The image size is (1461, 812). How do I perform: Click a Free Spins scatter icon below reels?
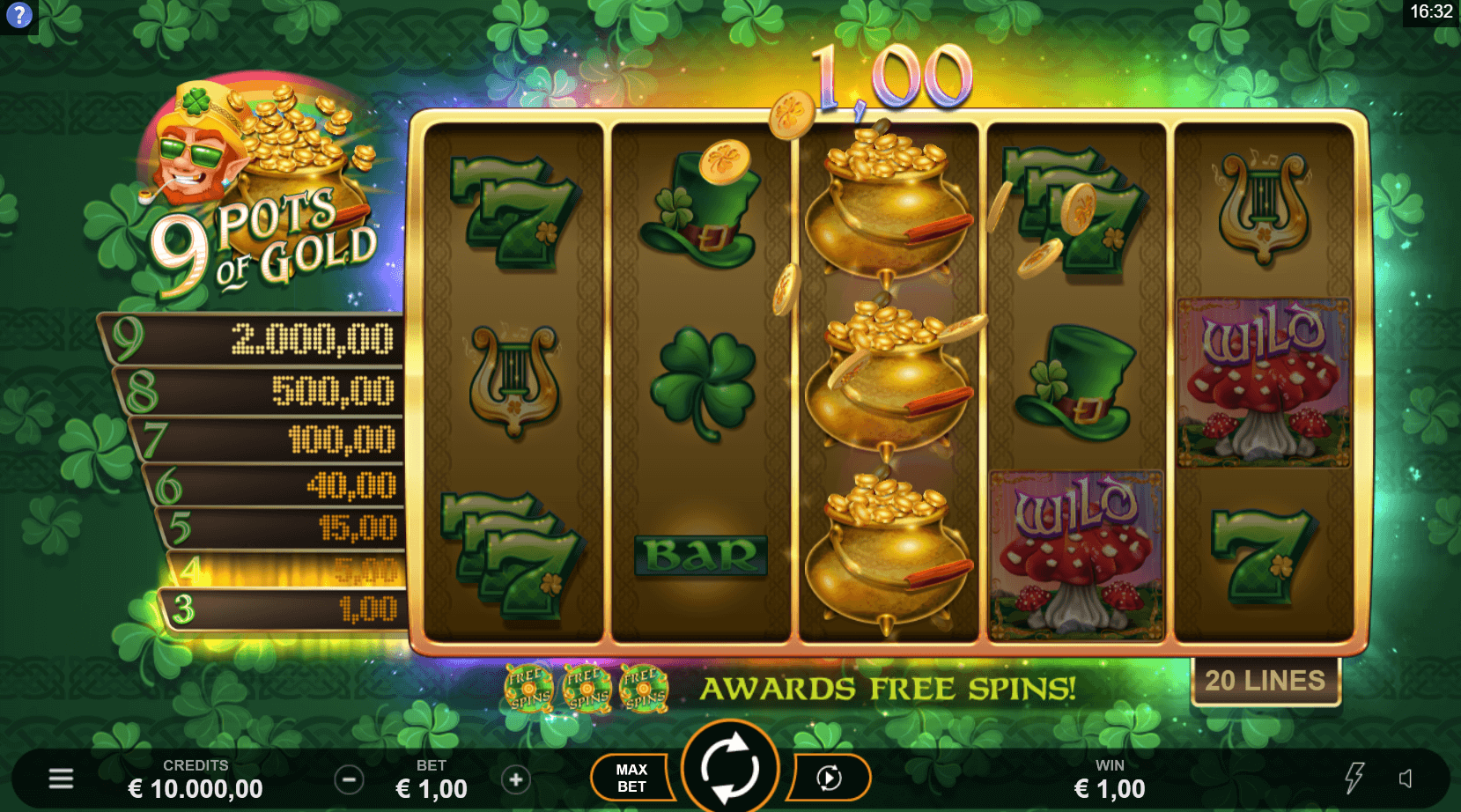(x=529, y=690)
